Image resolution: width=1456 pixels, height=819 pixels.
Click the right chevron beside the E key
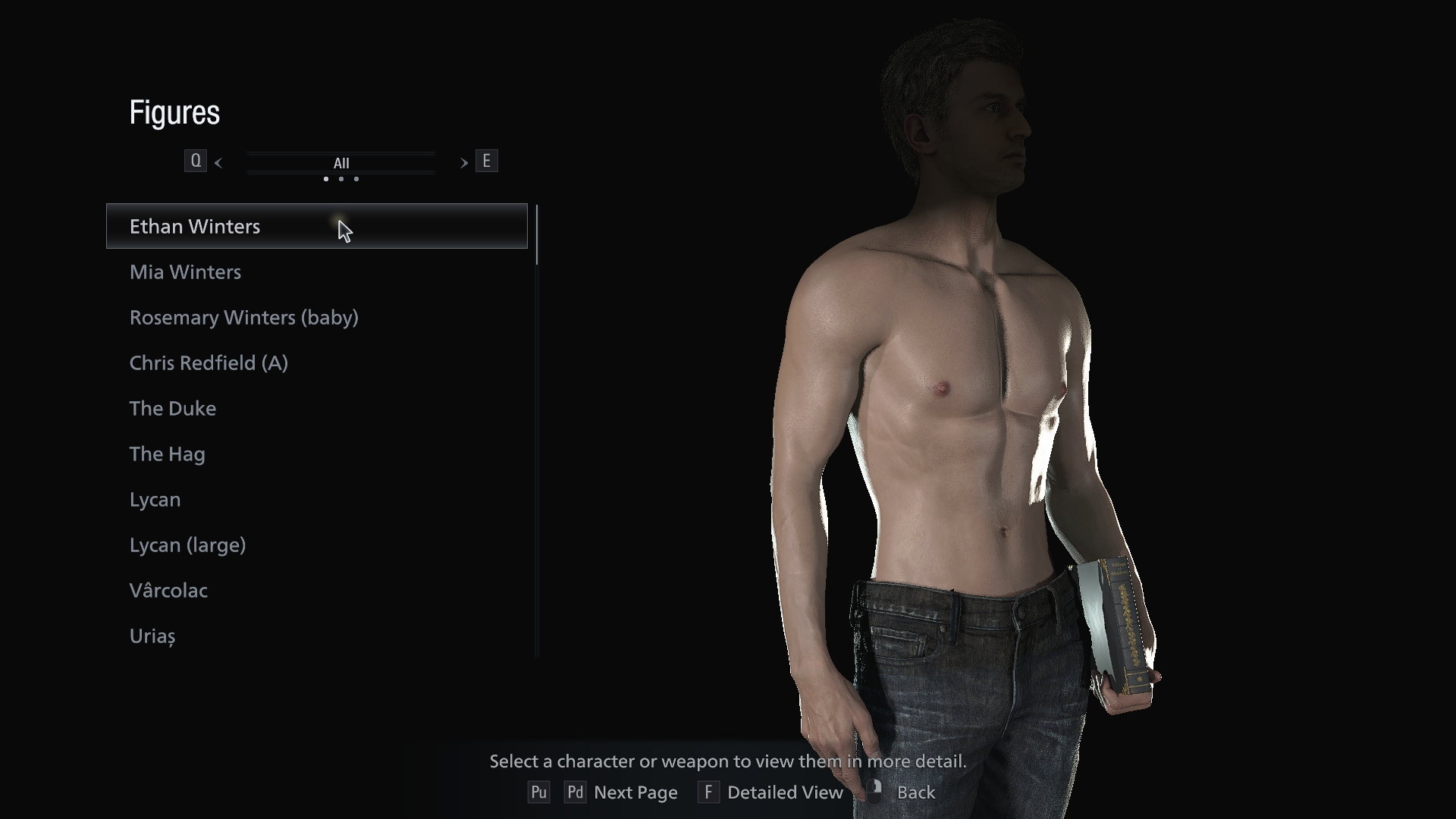point(463,162)
